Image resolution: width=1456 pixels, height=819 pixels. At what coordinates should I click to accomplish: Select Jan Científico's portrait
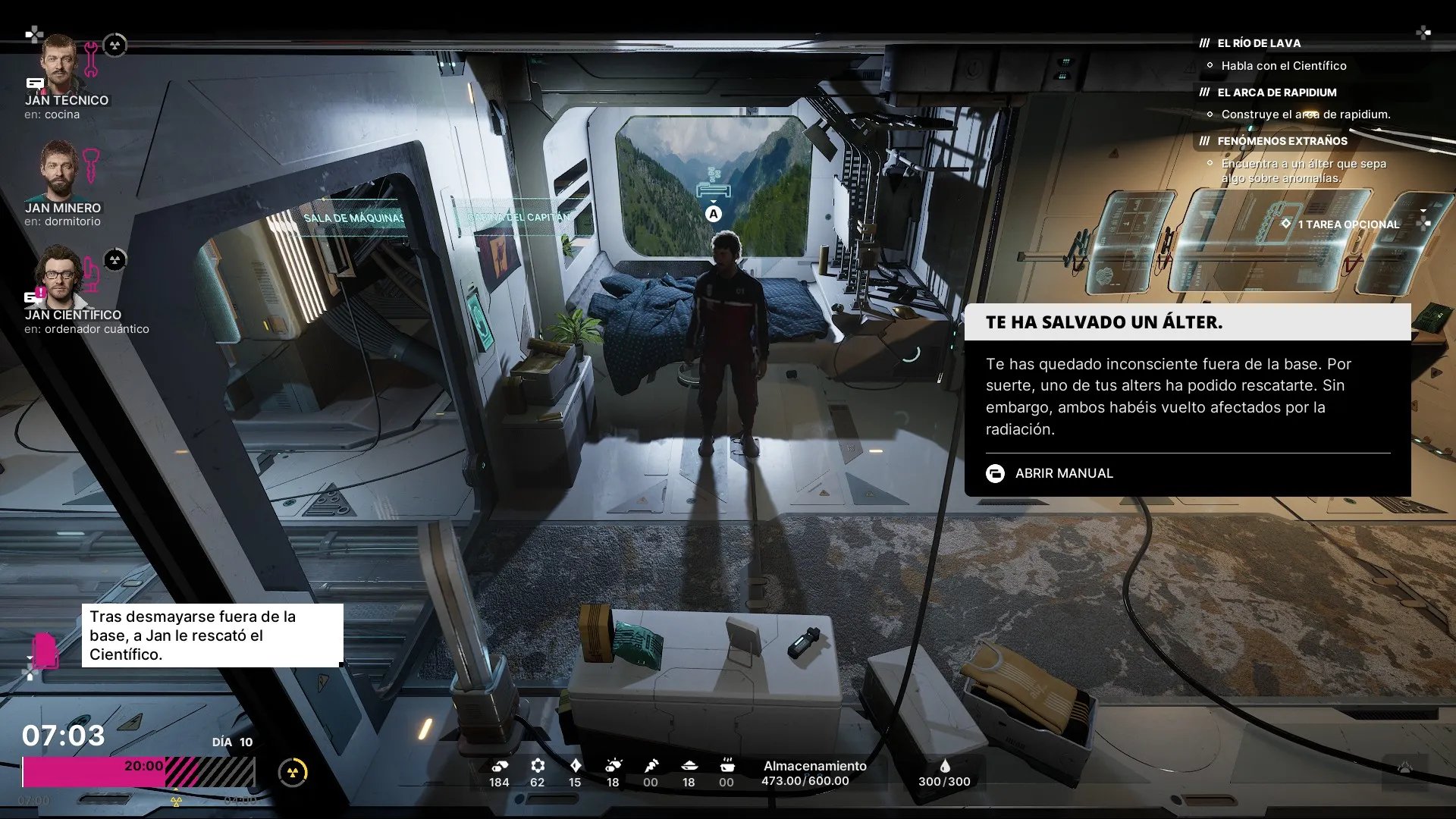[x=59, y=274]
